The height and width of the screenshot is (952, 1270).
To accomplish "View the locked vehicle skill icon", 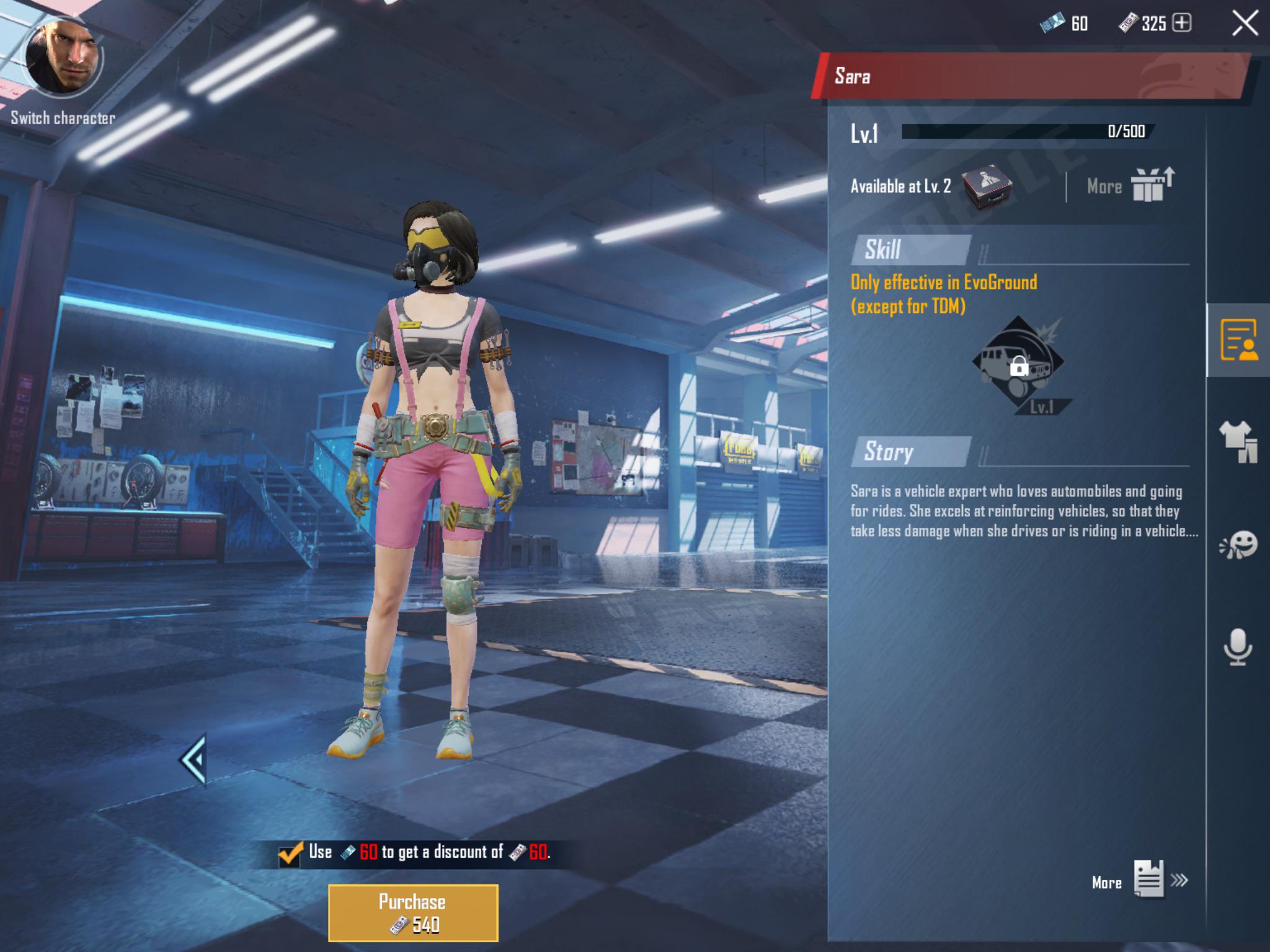I will [x=1018, y=363].
